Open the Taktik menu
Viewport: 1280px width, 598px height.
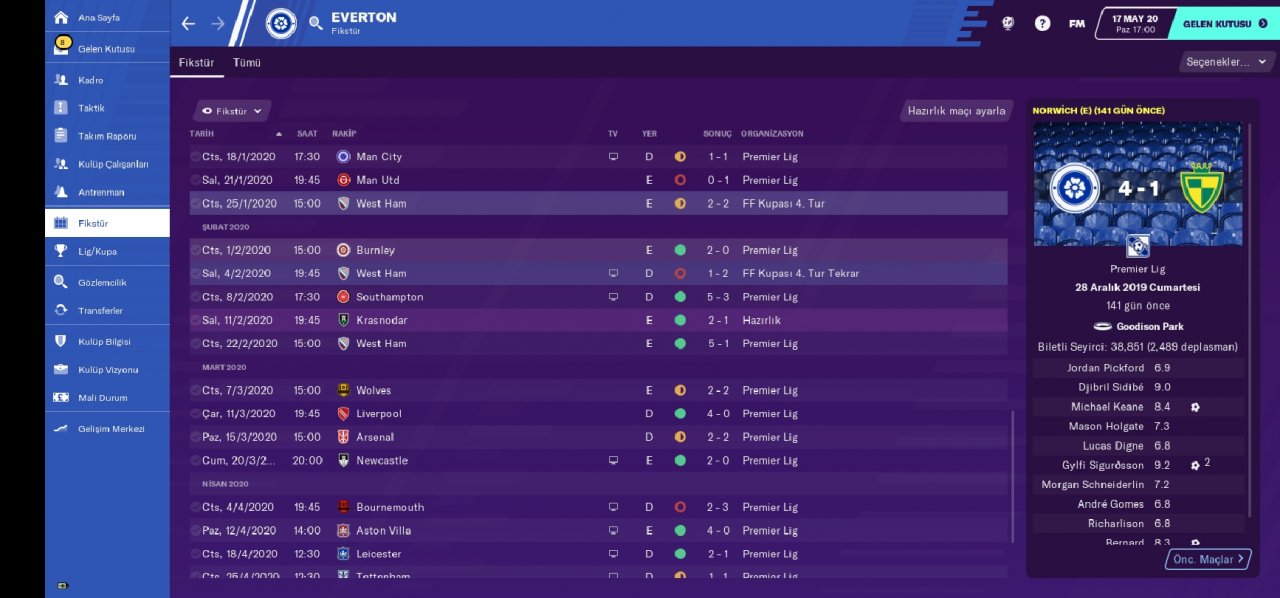(91, 108)
